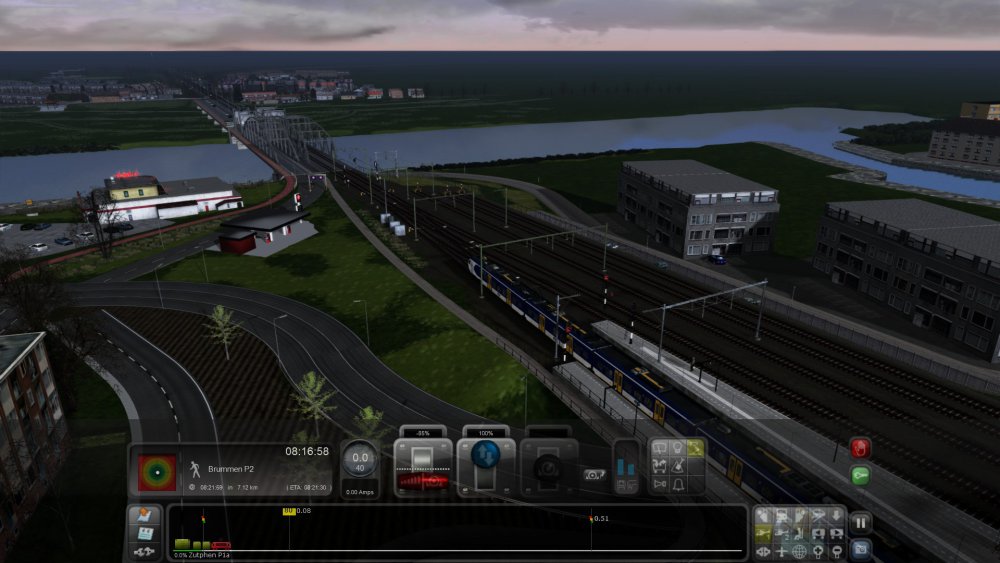This screenshot has height=563, width=1000.
Task: Toggle the headlights bulb icon
Action: point(675,447)
